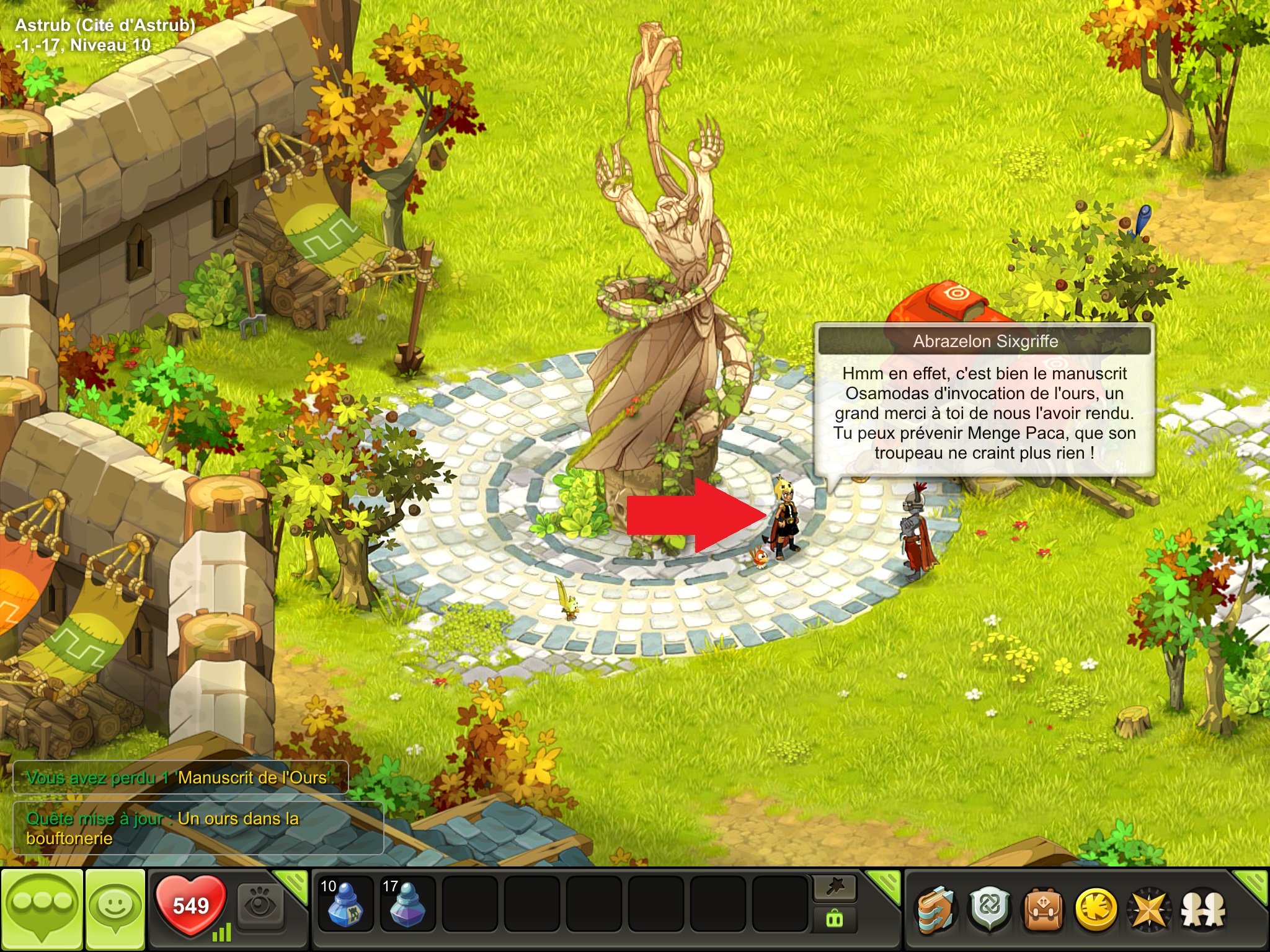Open the smiley emotes button
This screenshot has width=1270, height=952.
click(115, 909)
